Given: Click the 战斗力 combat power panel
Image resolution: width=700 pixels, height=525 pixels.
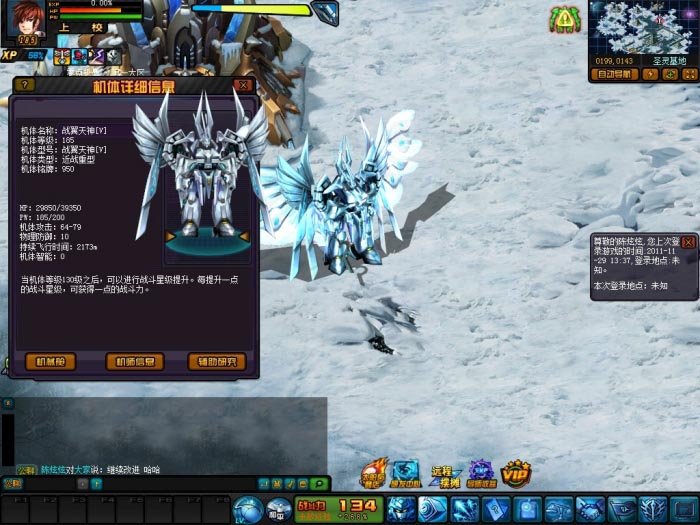Looking at the screenshot, I should (338, 508).
